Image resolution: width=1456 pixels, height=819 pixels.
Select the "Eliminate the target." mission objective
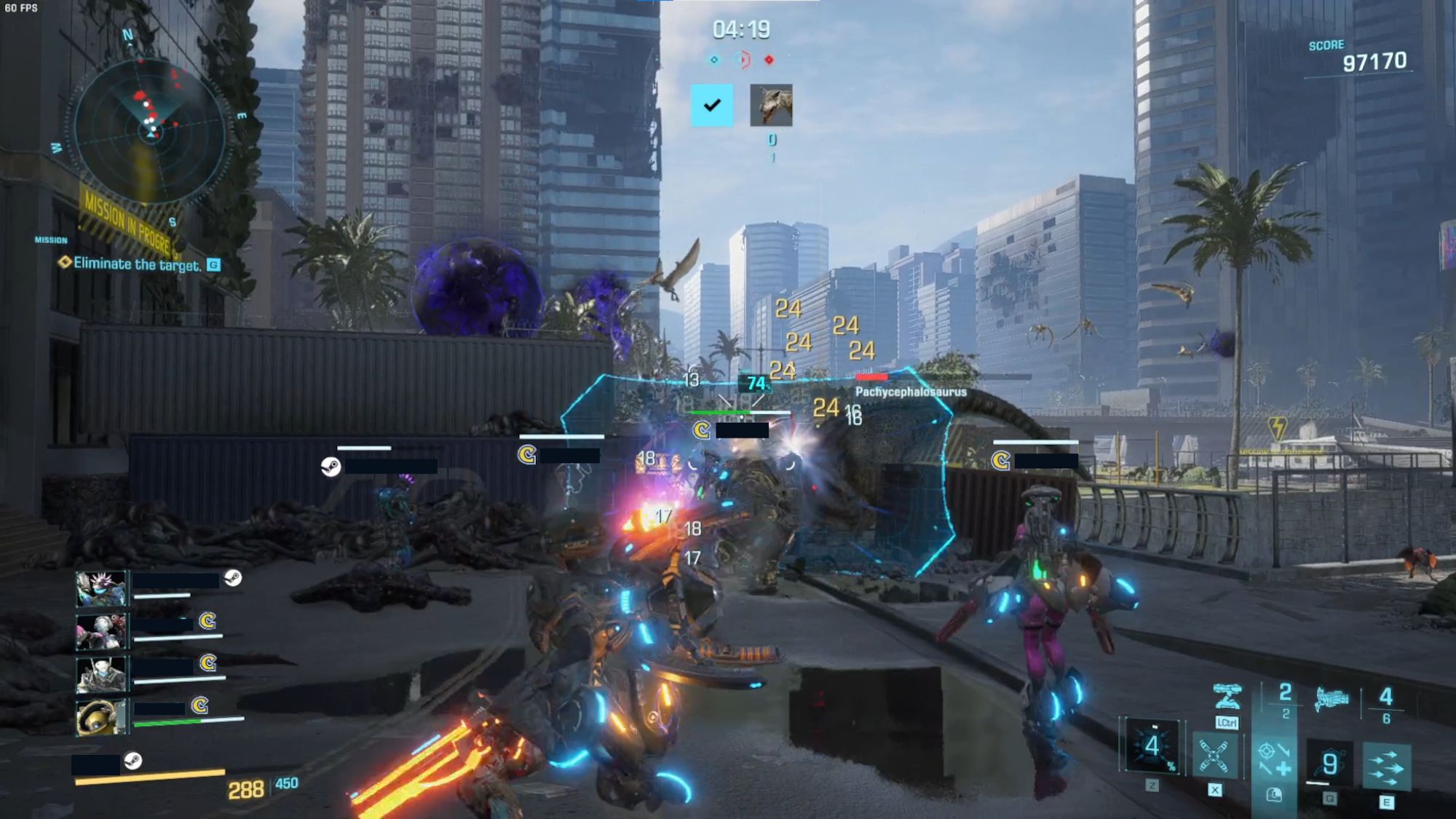pos(137,264)
